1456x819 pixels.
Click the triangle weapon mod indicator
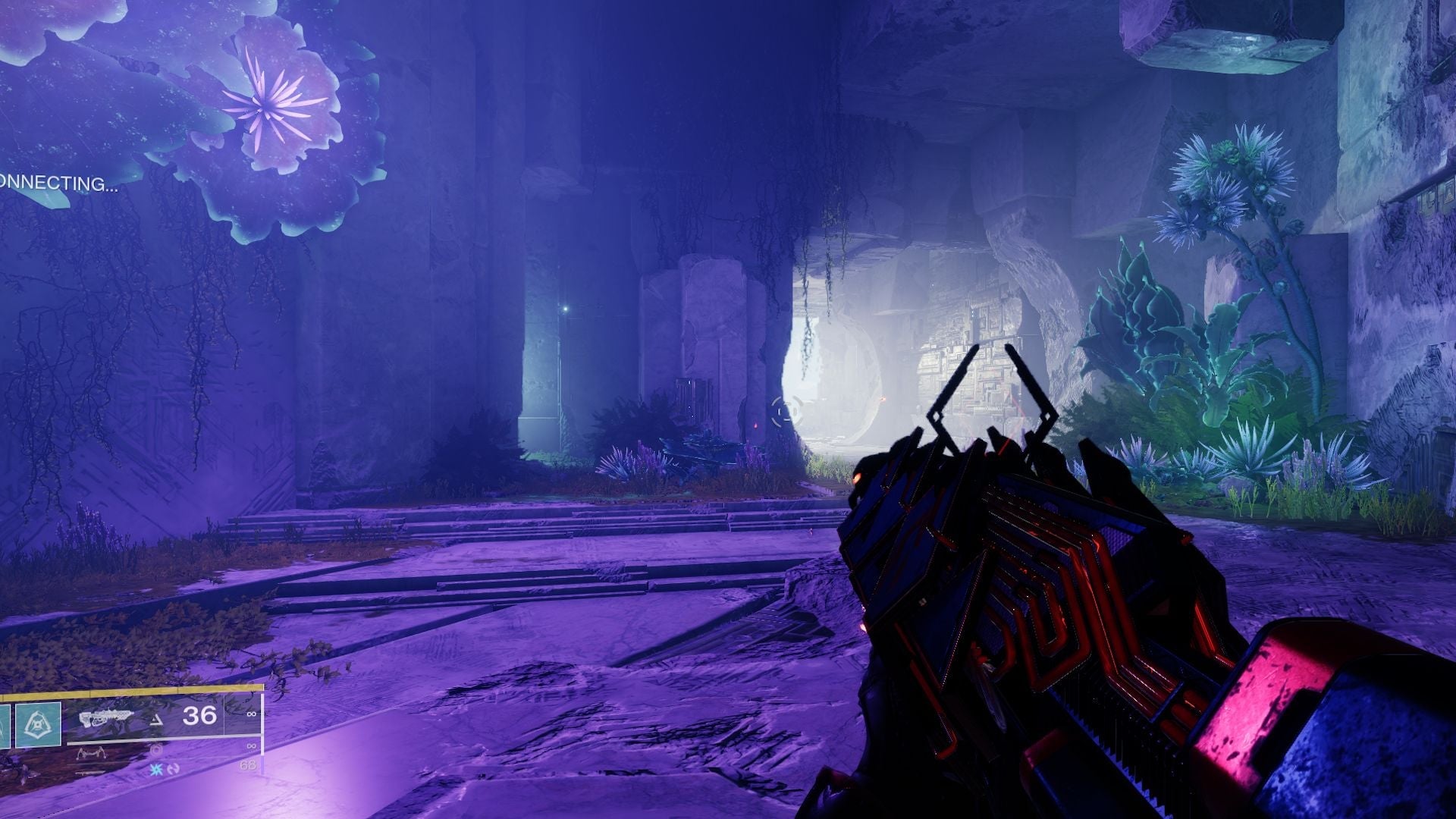point(157,720)
